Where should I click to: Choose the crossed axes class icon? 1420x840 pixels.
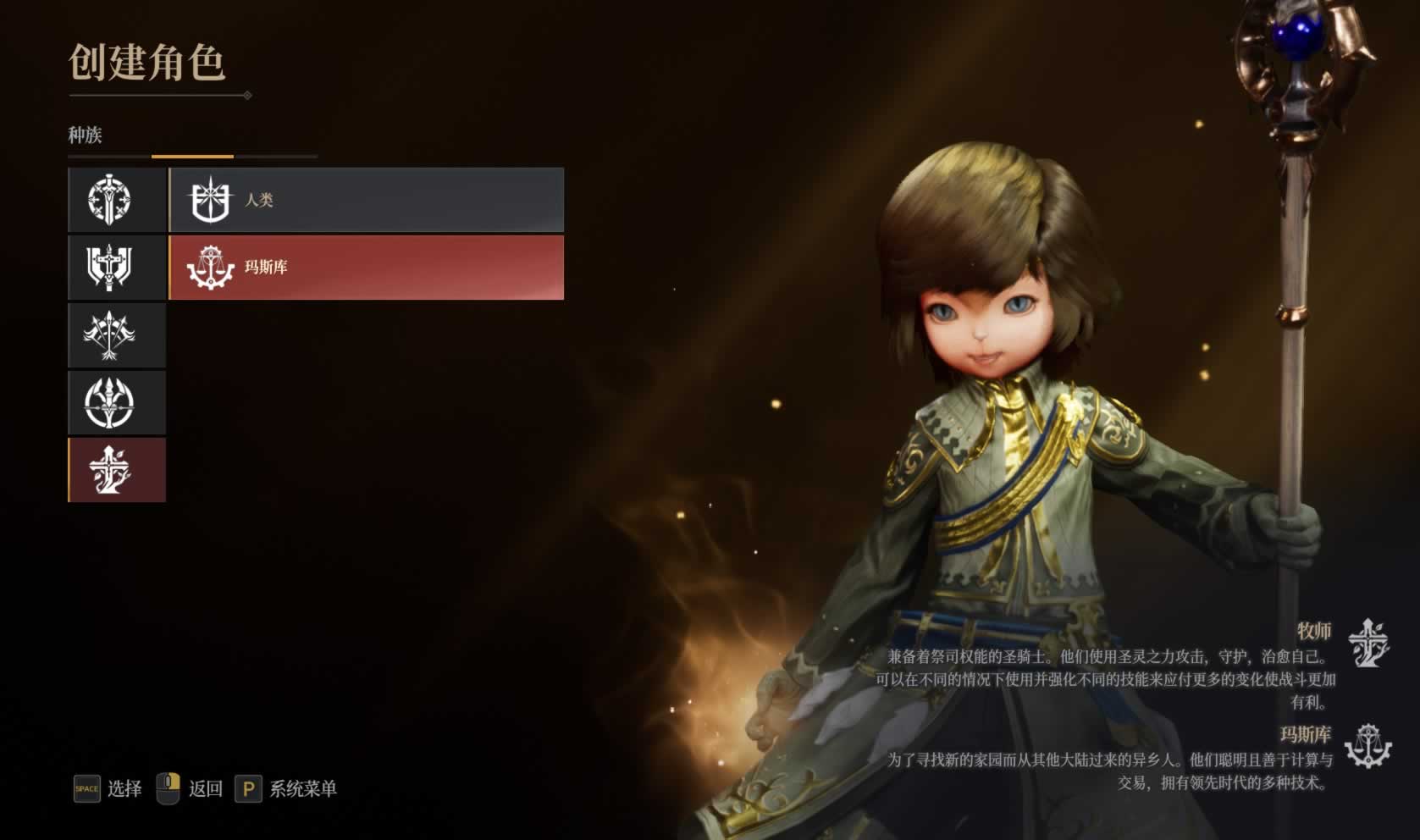point(117,335)
